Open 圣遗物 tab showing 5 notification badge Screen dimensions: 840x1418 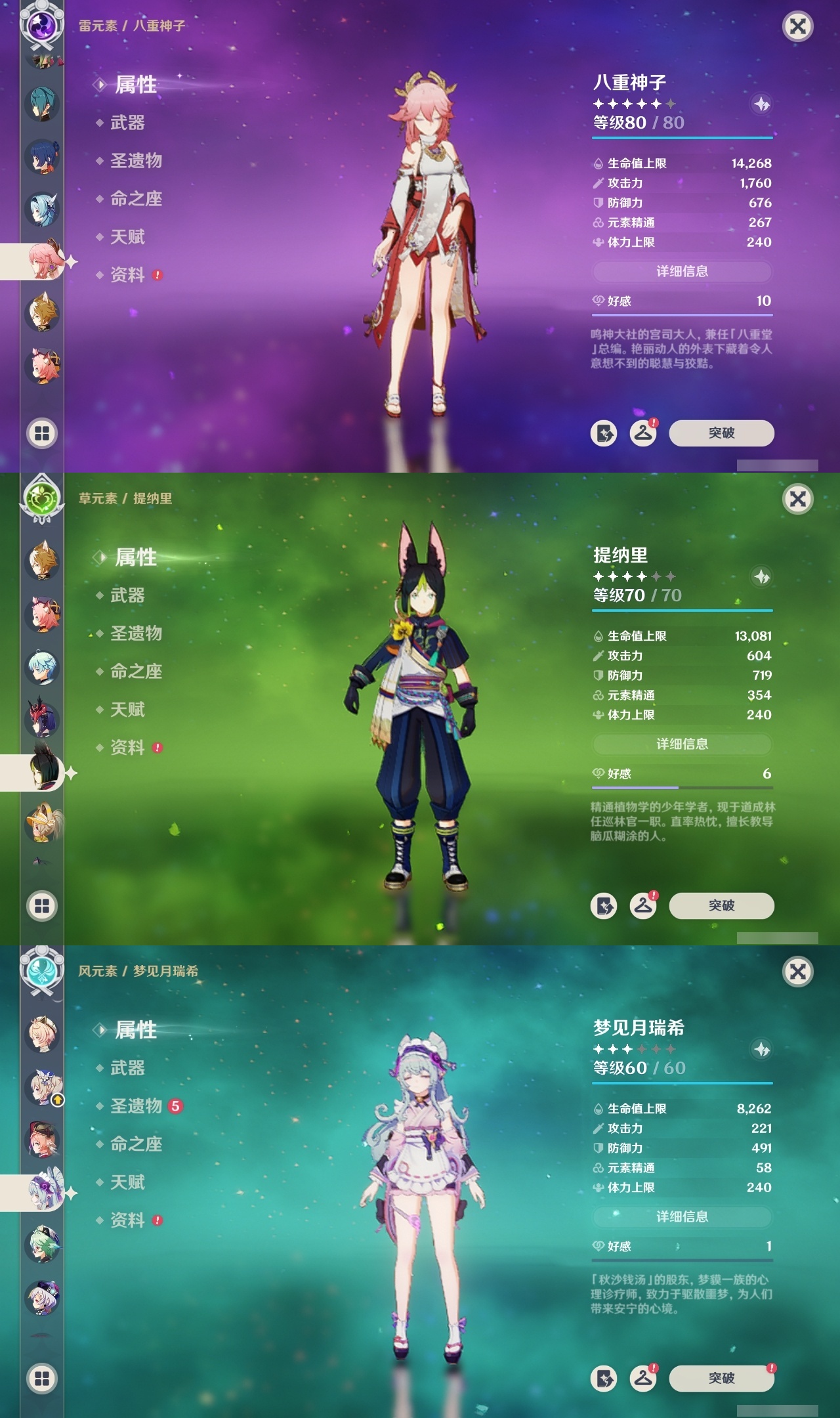135,1106
